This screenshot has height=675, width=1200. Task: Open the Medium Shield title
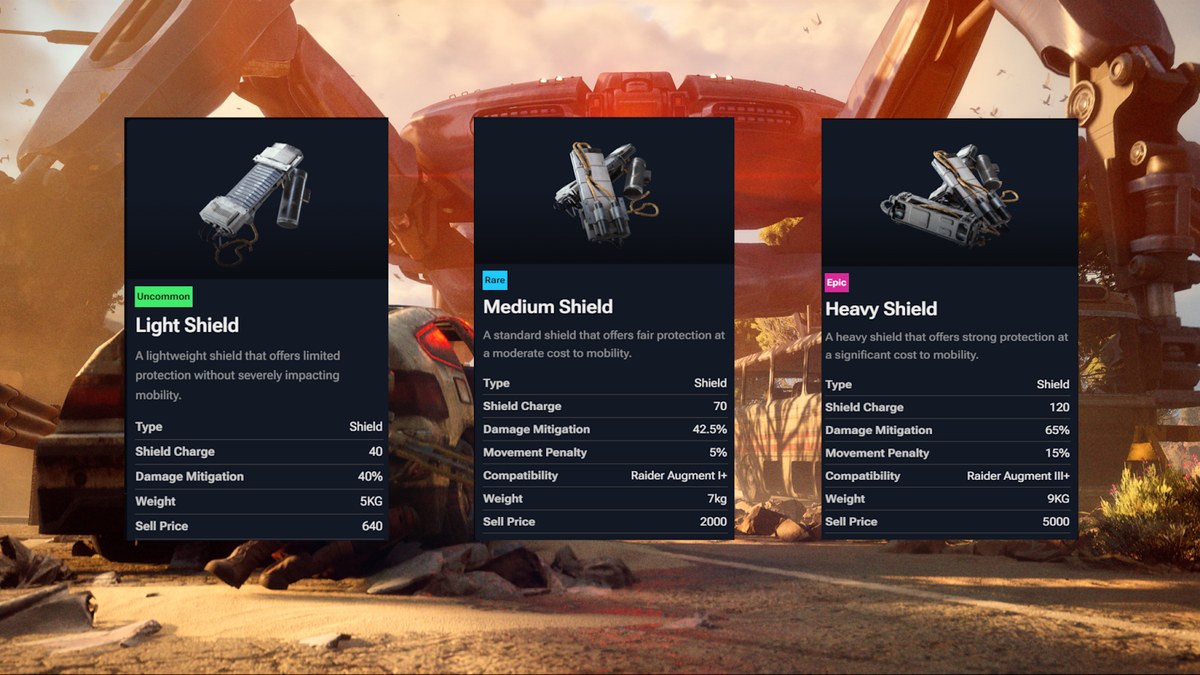tap(548, 307)
